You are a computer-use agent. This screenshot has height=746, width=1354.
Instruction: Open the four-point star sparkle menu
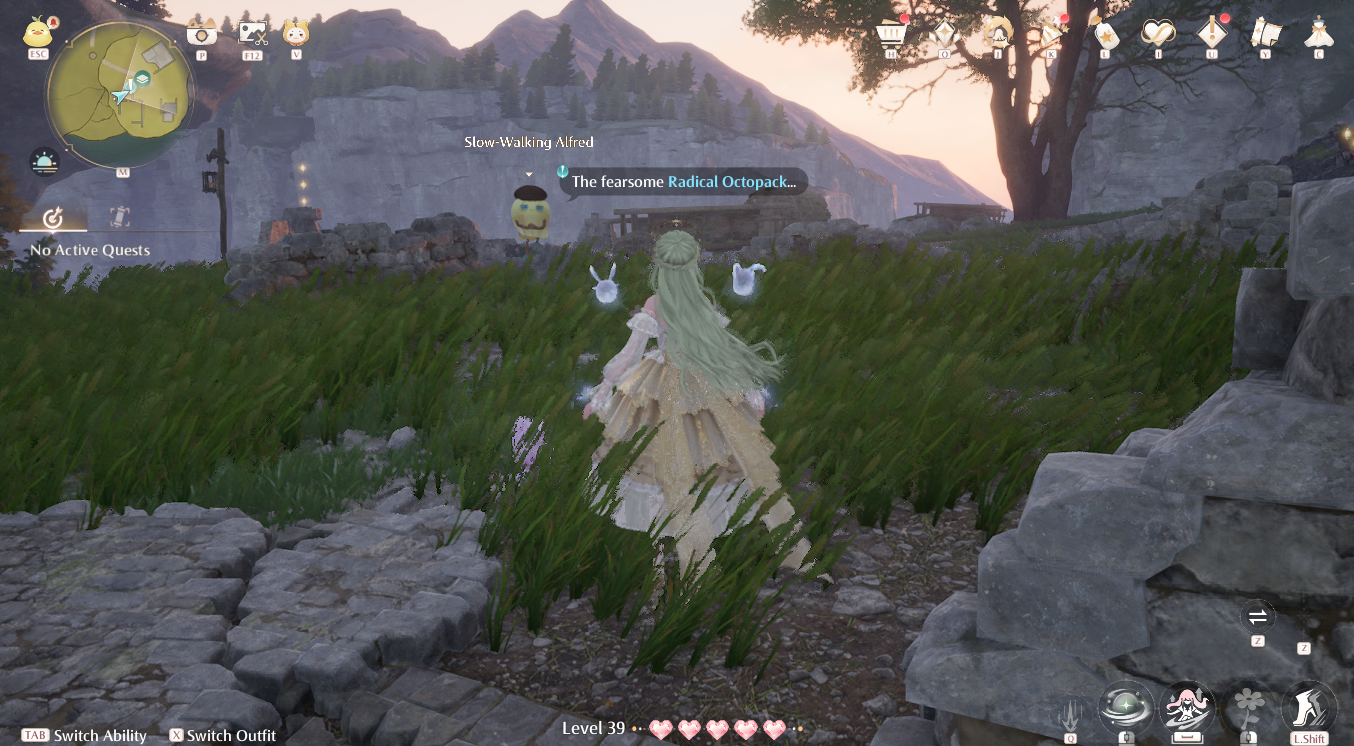(x=945, y=35)
